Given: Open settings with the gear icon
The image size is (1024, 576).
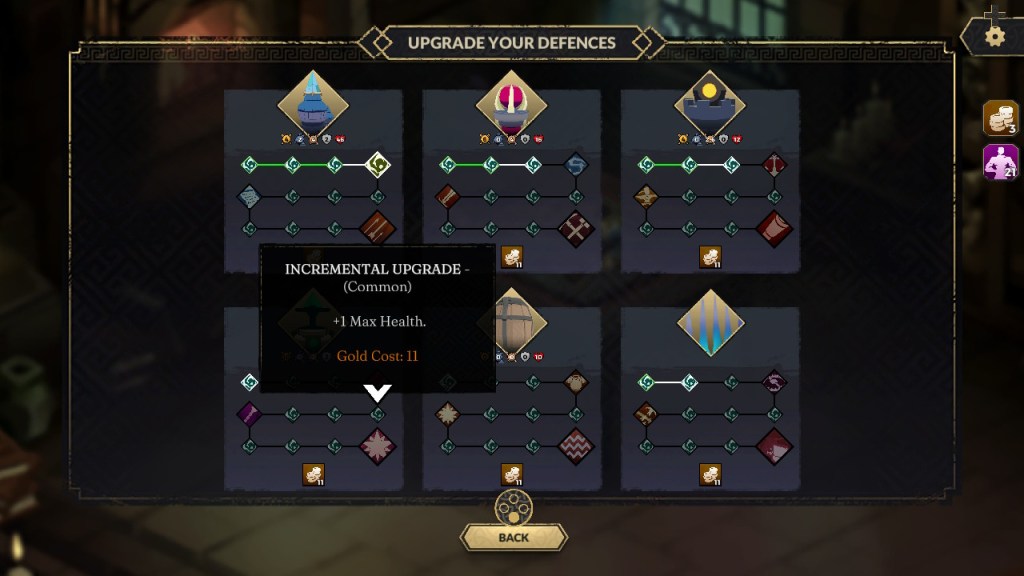Looking at the screenshot, I should click(994, 37).
